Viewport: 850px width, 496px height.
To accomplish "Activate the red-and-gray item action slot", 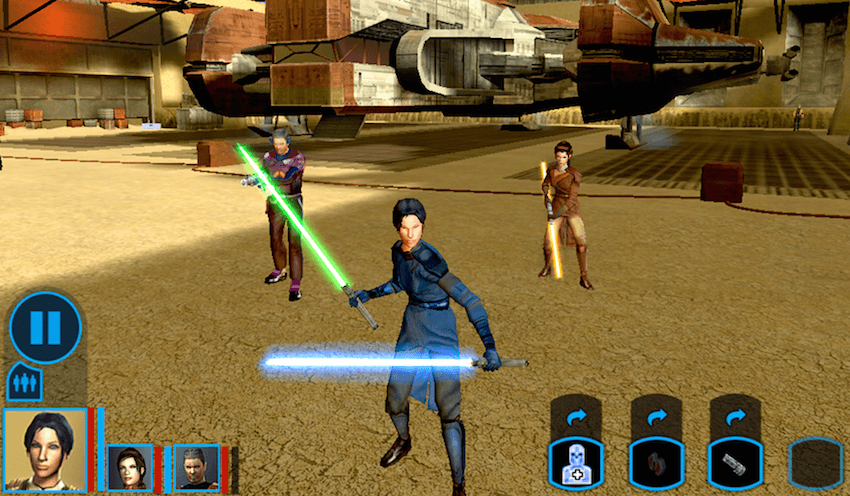I will (x=655, y=463).
